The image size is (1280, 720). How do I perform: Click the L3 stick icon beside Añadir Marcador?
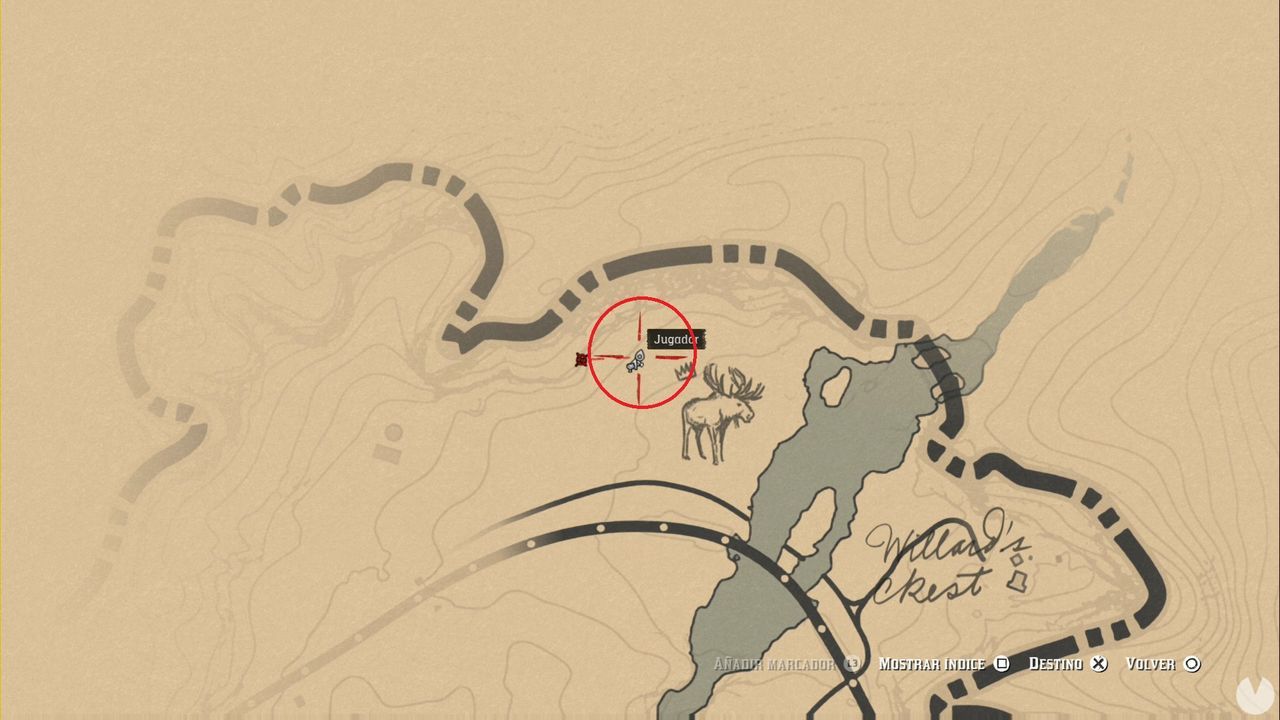852,663
